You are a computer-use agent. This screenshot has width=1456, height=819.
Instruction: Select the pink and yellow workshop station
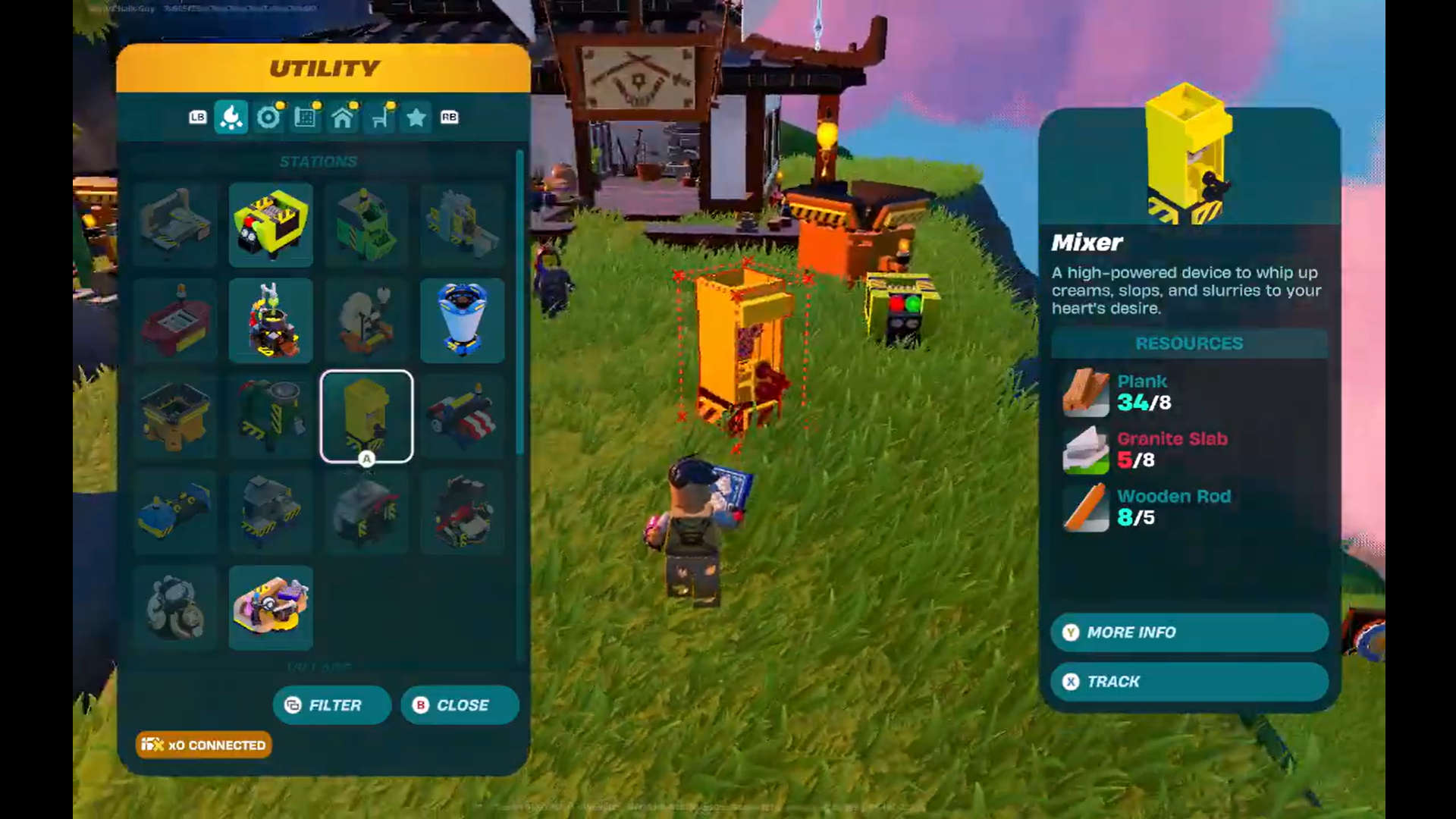click(271, 607)
